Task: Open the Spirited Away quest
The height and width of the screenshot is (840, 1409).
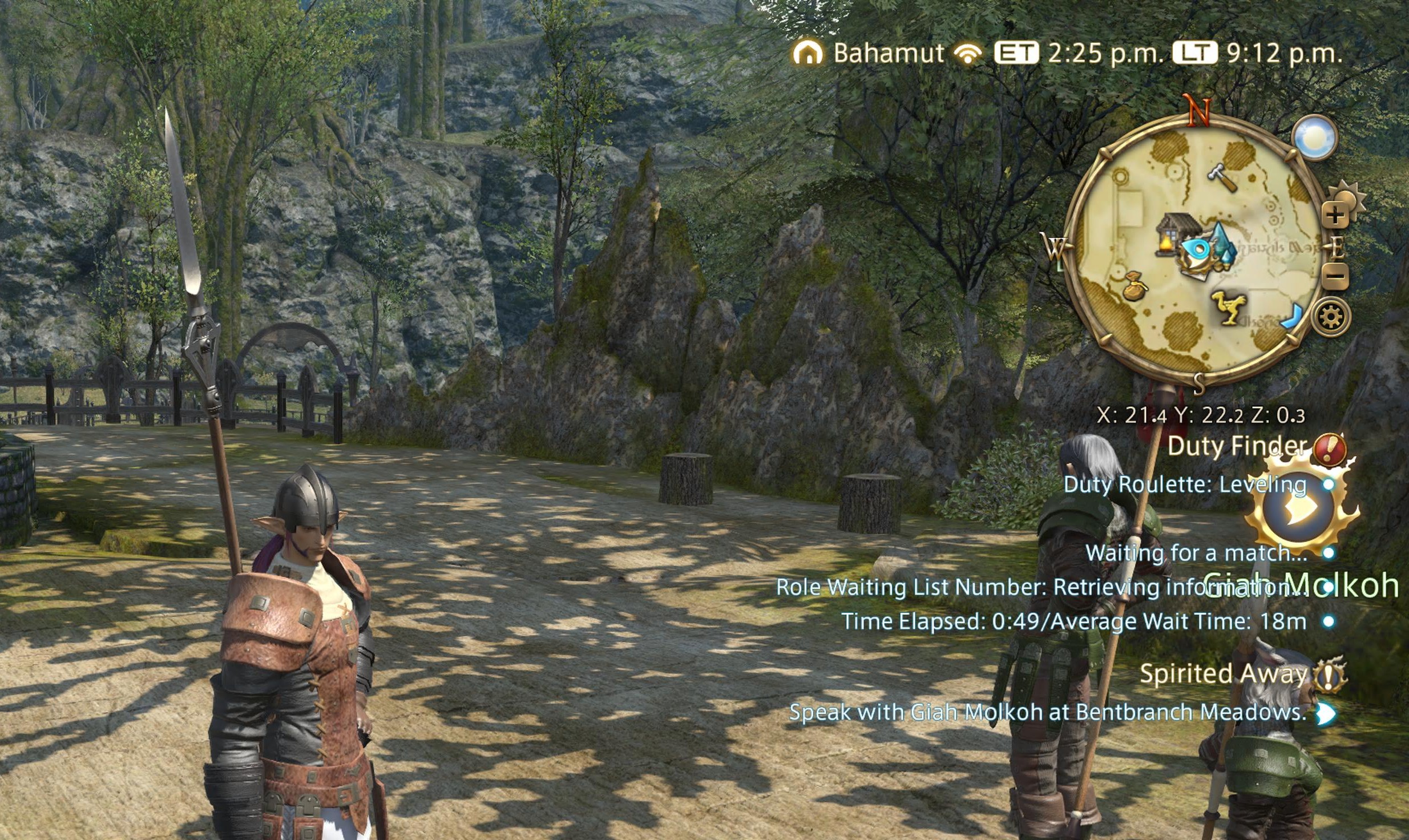Action: click(1224, 674)
